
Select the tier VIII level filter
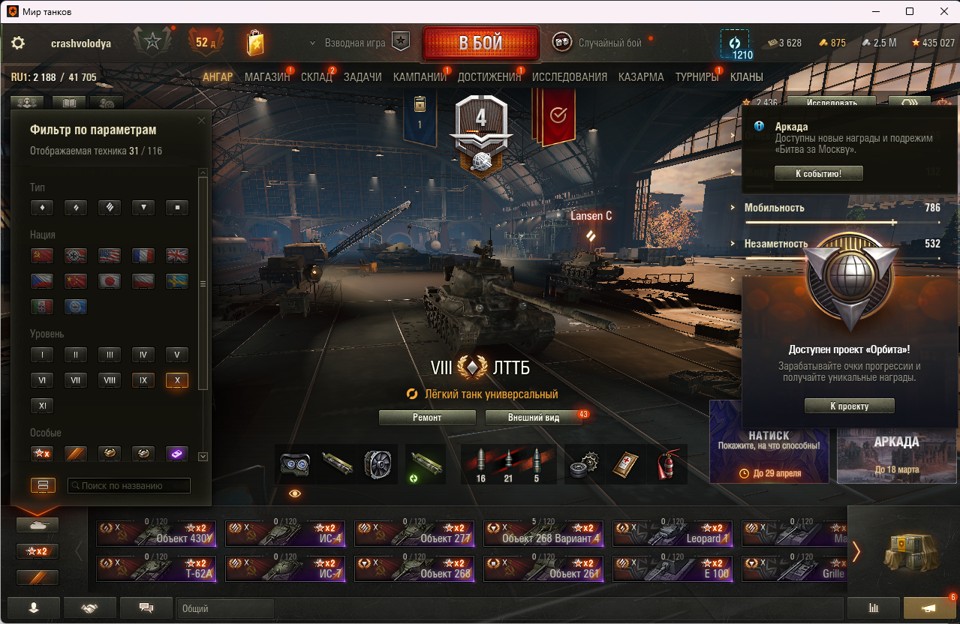tap(109, 381)
